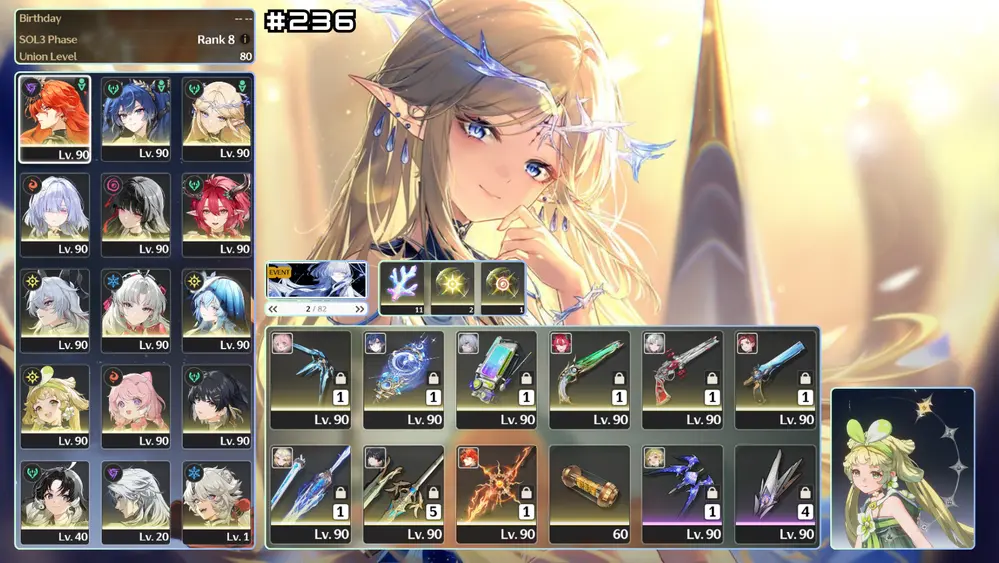Open the green-haired character card with constellation
The width and height of the screenshot is (999, 563).
click(902, 468)
